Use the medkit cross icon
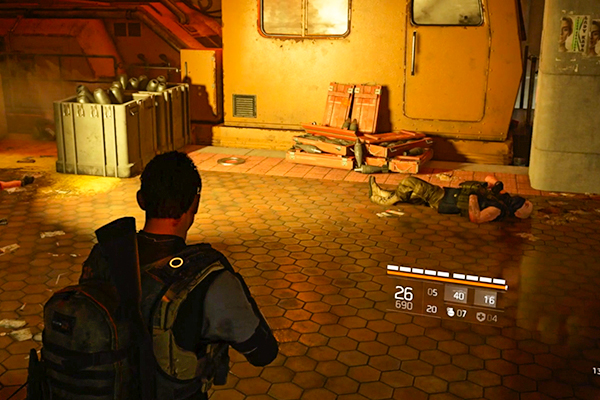Image resolution: width=600 pixels, height=400 pixels. (x=479, y=317)
